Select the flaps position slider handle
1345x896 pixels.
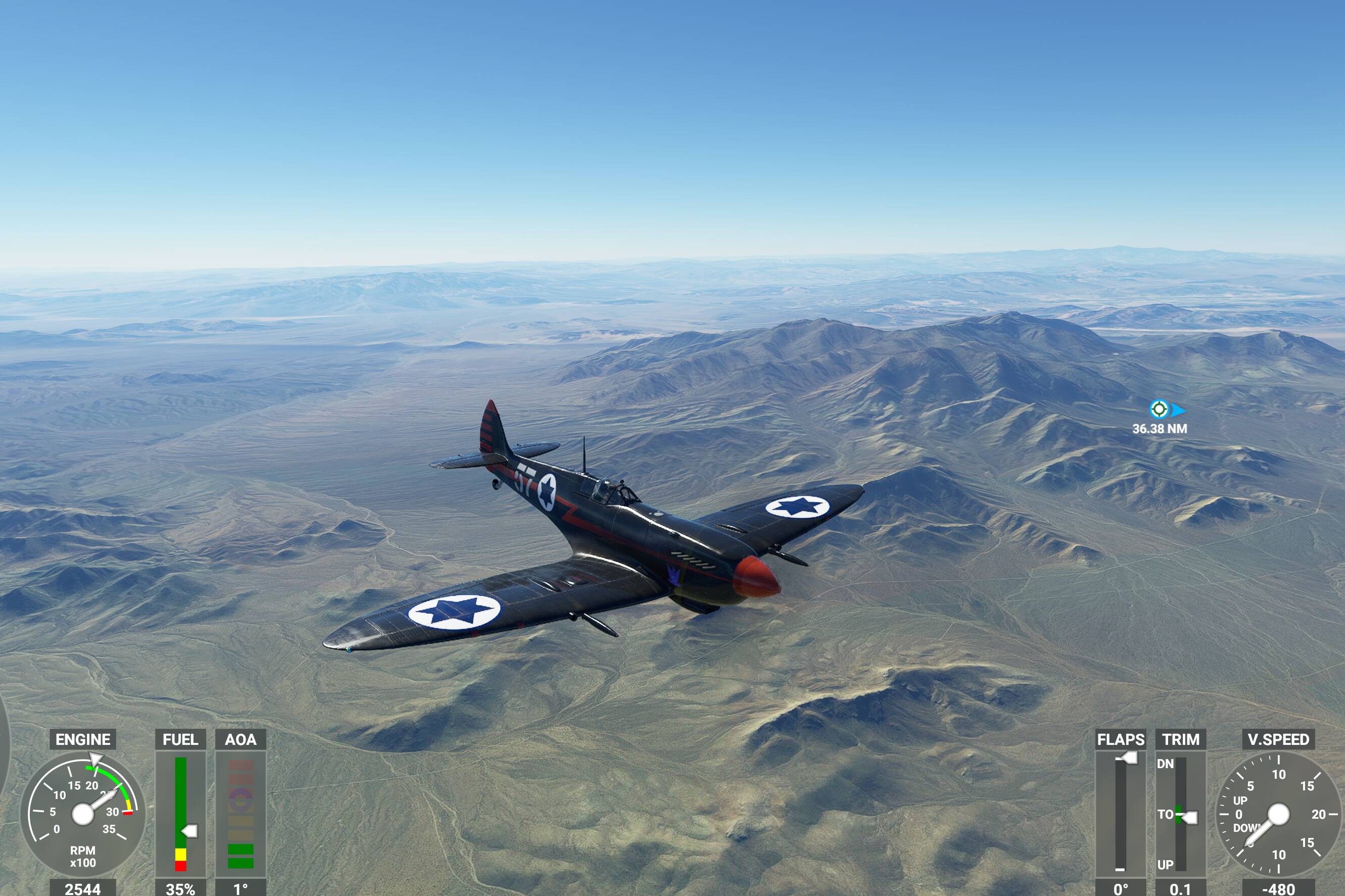click(1129, 758)
